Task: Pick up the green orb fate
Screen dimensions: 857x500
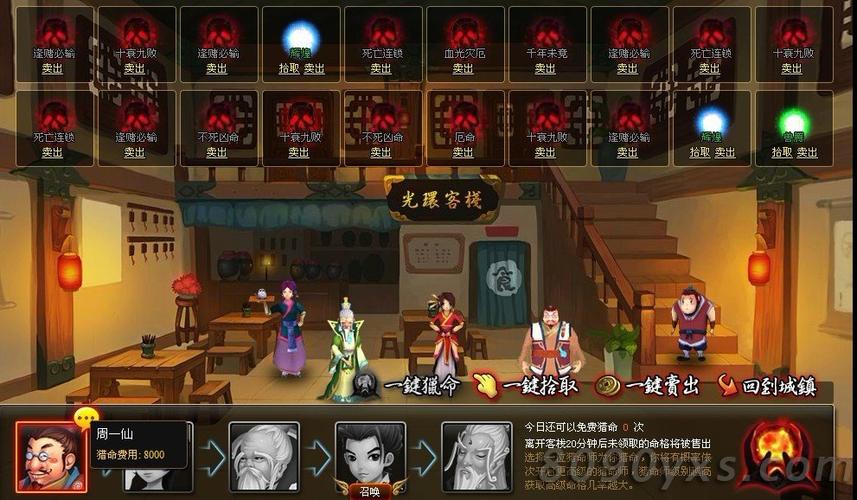Action: tap(782, 153)
